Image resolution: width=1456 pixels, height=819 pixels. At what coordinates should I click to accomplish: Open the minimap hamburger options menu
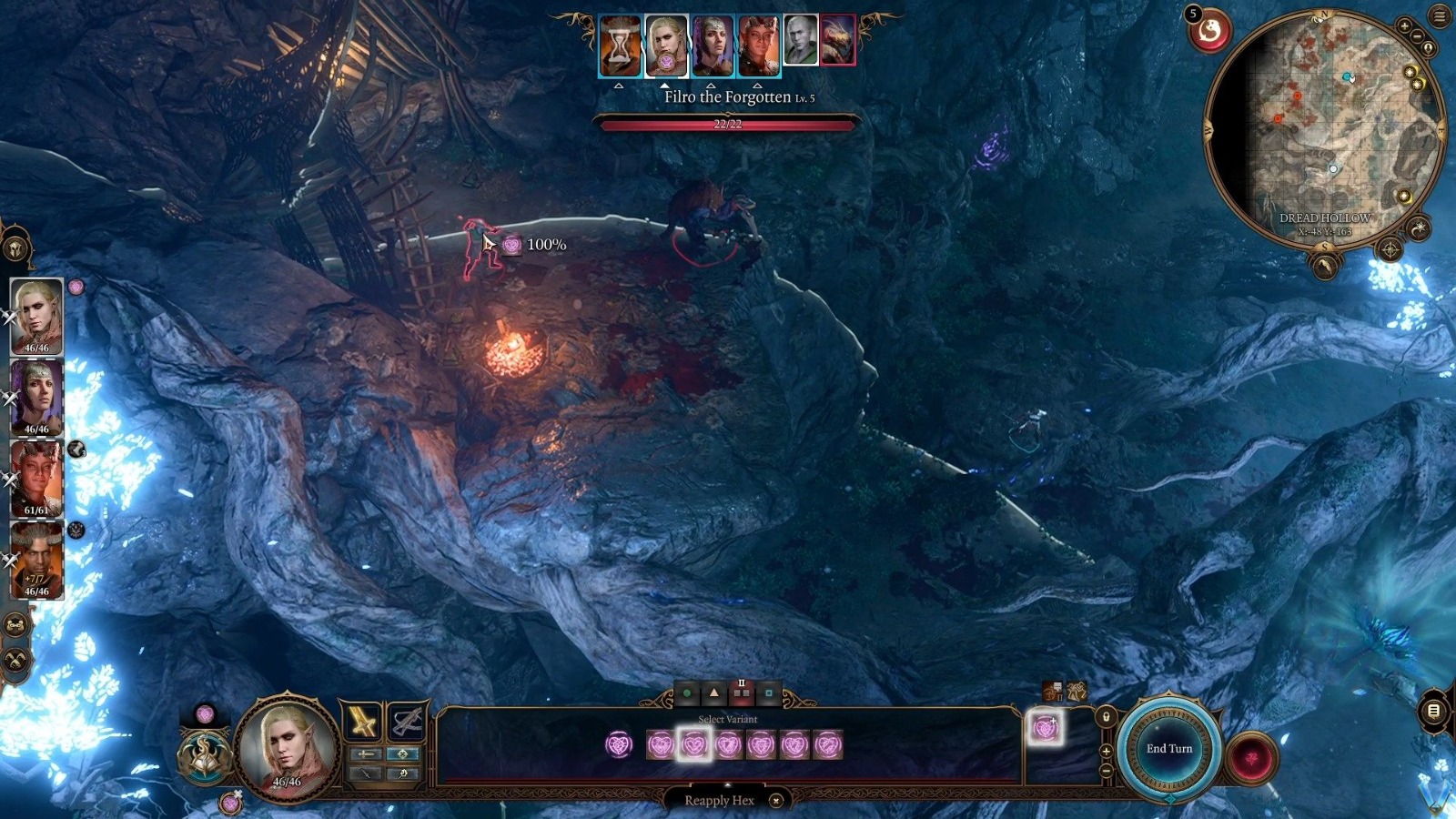point(1439,16)
